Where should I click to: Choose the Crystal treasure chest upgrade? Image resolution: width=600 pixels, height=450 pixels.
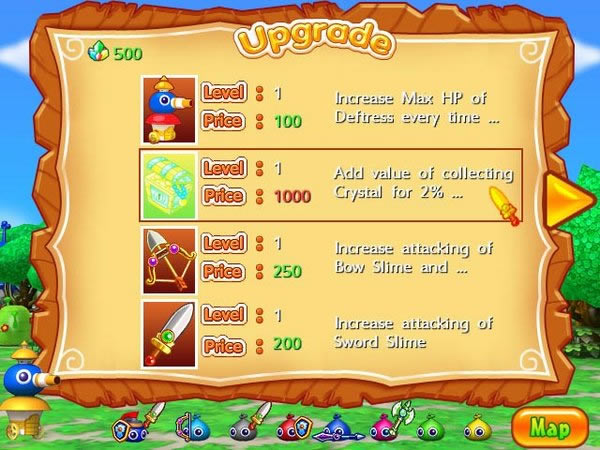(x=330, y=183)
